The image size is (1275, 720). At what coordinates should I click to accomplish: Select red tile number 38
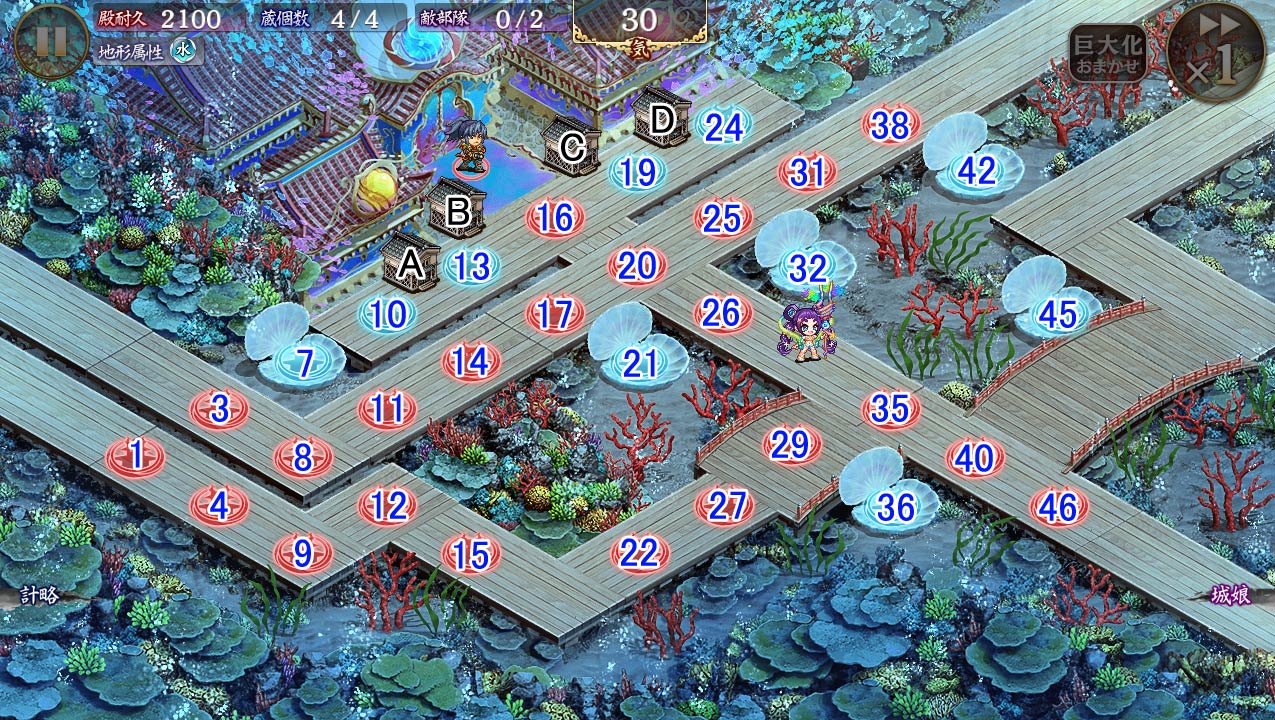[890, 125]
